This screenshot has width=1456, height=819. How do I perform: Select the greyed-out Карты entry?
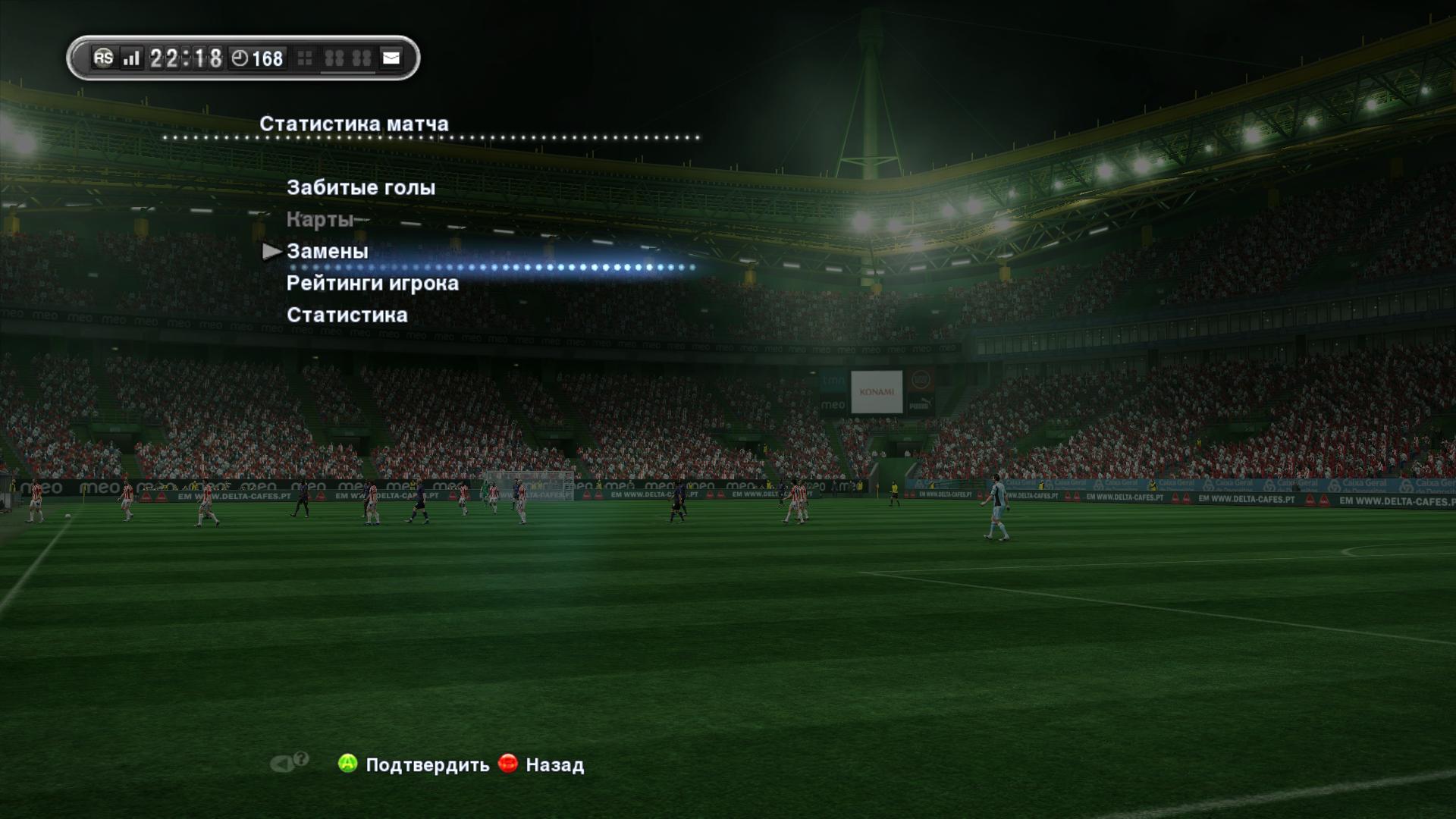pyautogui.click(x=320, y=220)
